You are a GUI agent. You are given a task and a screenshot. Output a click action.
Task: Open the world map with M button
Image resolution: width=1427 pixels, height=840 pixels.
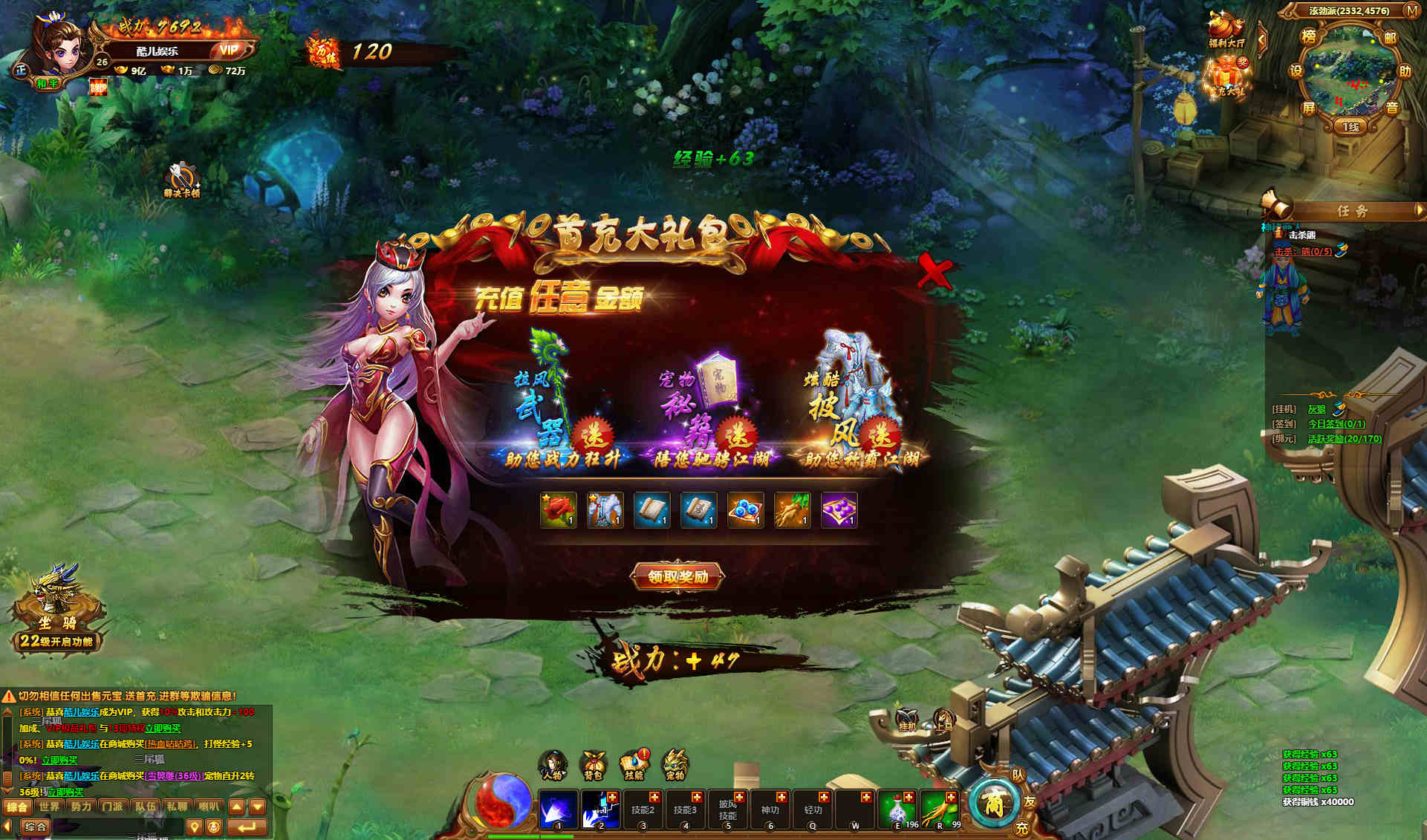click(x=1411, y=10)
